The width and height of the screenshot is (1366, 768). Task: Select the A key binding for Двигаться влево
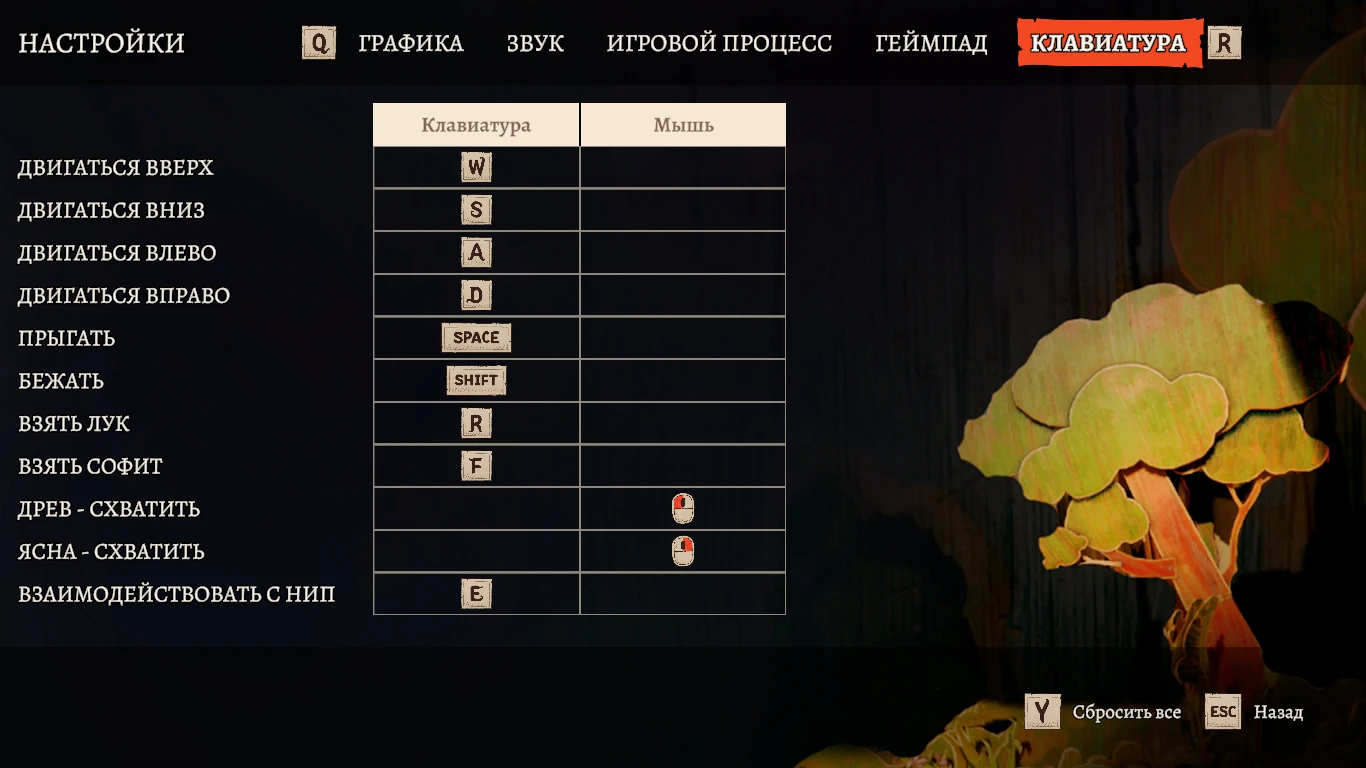pyautogui.click(x=475, y=252)
